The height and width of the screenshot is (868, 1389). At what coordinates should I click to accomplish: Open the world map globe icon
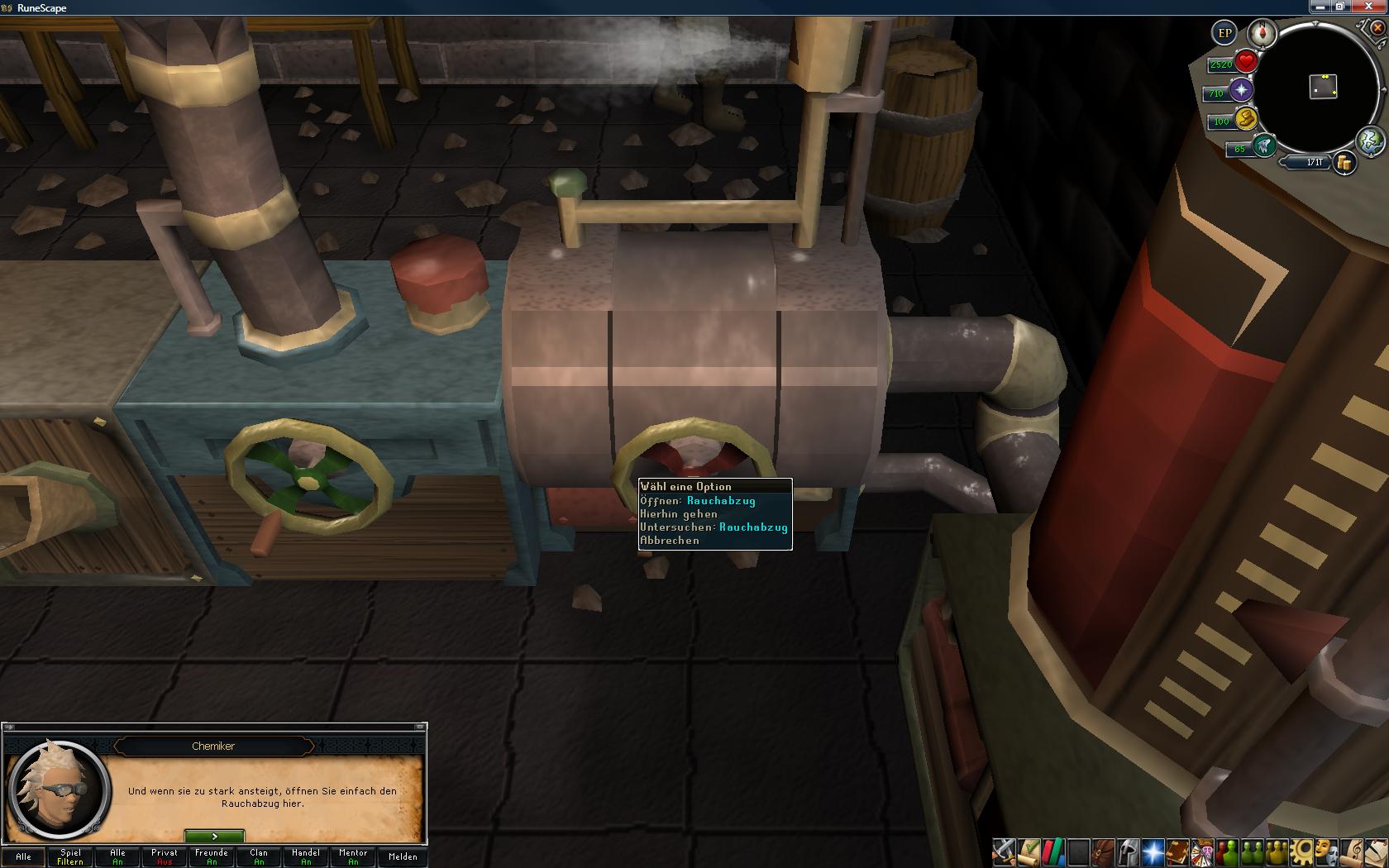[x=1370, y=141]
